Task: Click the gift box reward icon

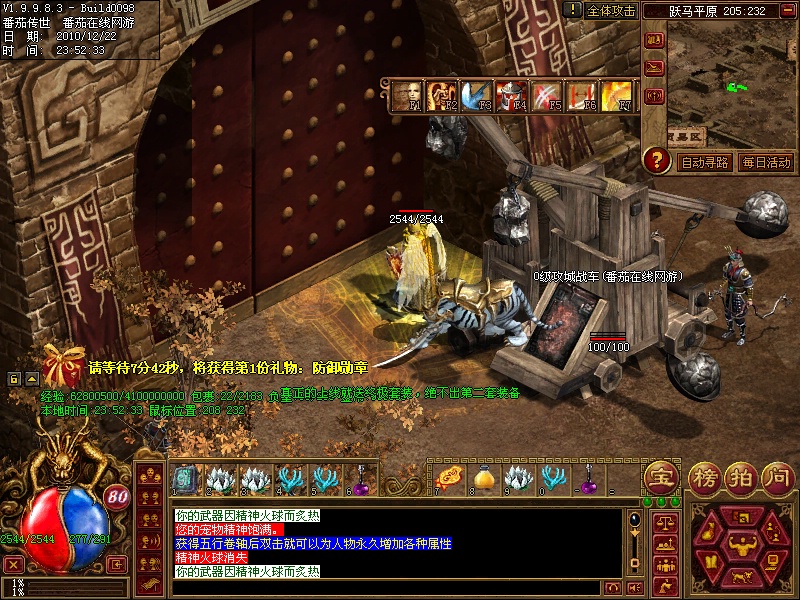Action: pos(64,366)
